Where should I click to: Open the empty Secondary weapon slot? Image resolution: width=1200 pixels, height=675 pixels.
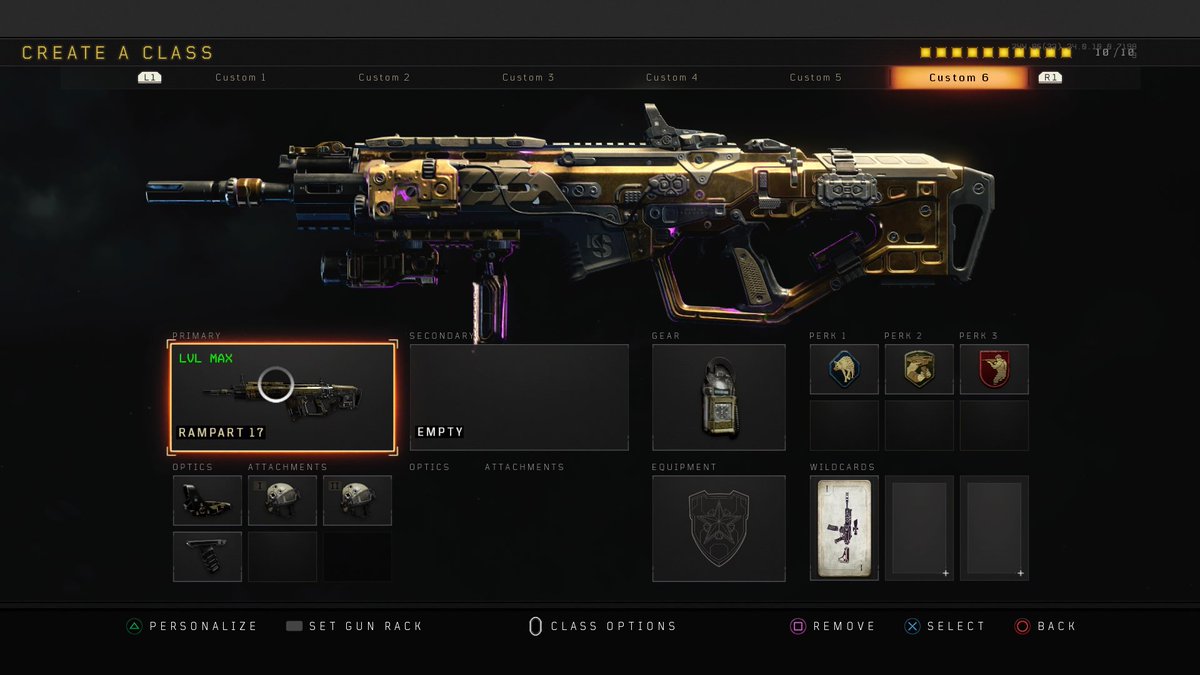tap(519, 397)
